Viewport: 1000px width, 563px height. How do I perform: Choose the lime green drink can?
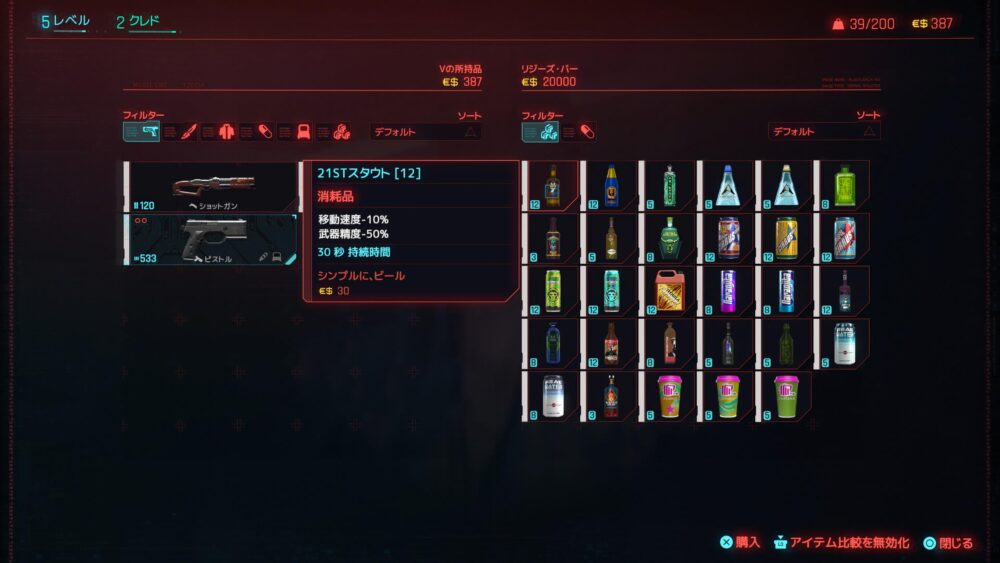click(552, 291)
